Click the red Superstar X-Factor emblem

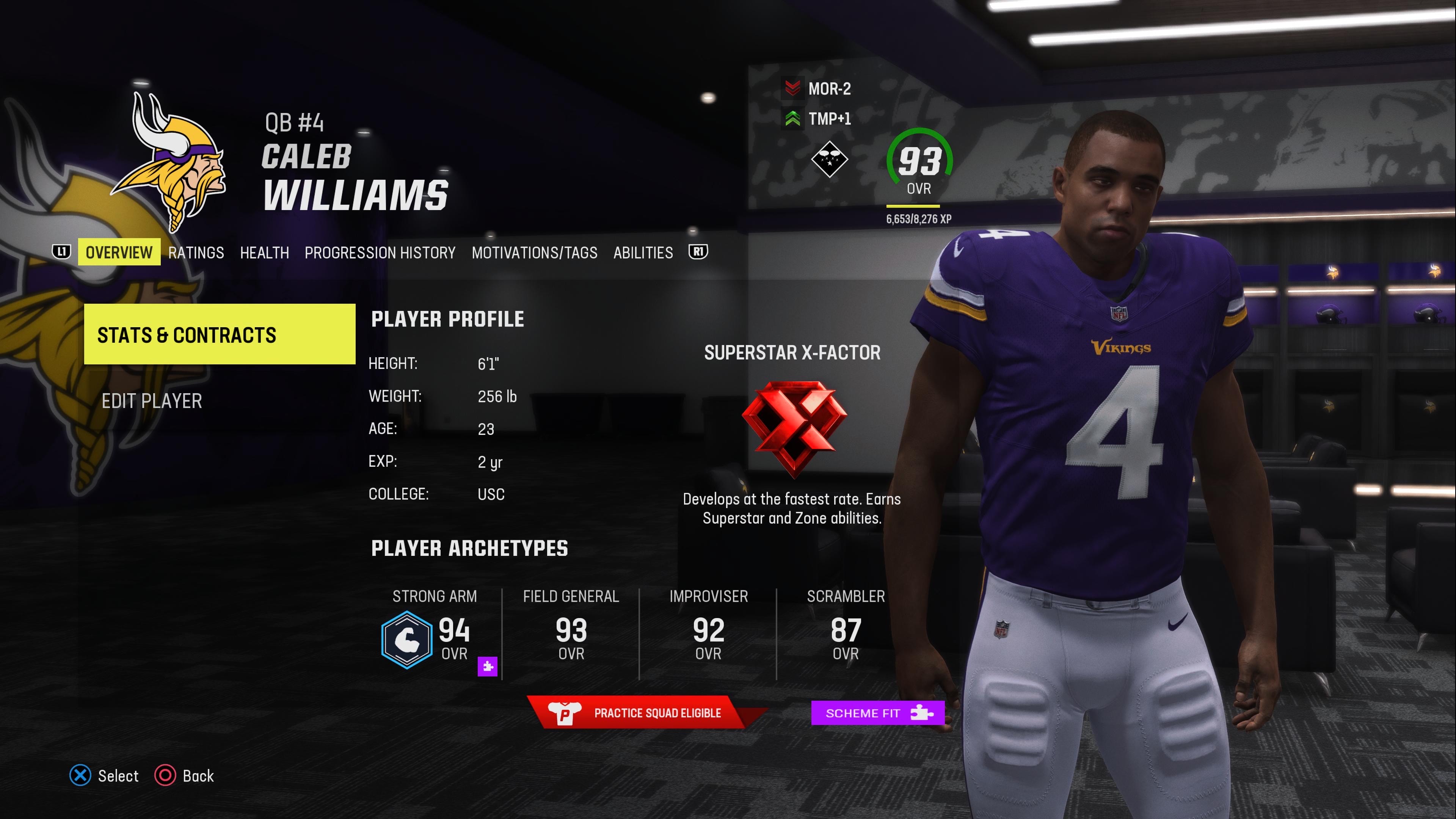[794, 427]
